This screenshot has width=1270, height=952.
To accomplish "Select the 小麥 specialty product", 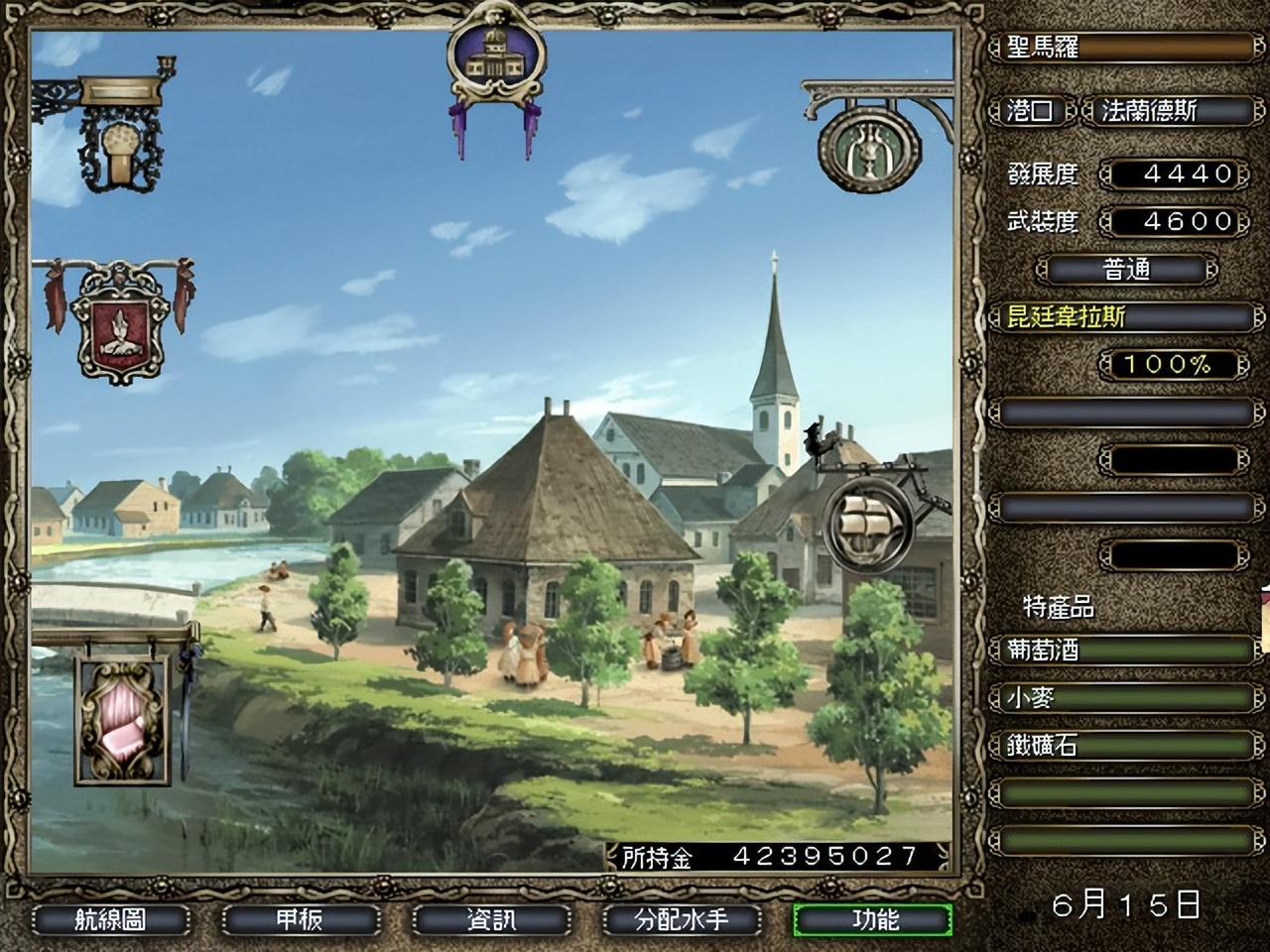I will tap(1124, 698).
